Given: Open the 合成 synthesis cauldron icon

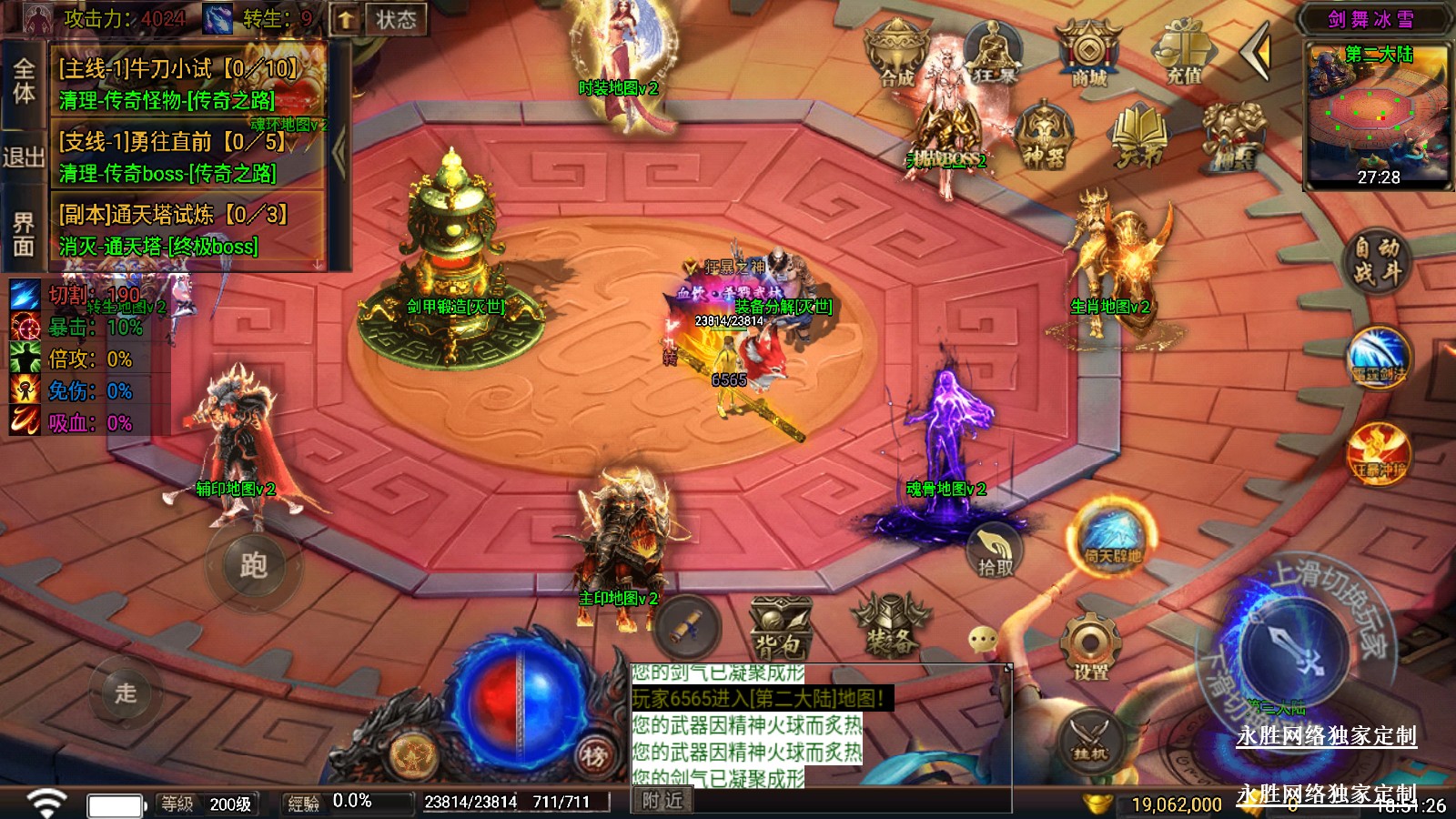Looking at the screenshot, I should (896, 55).
